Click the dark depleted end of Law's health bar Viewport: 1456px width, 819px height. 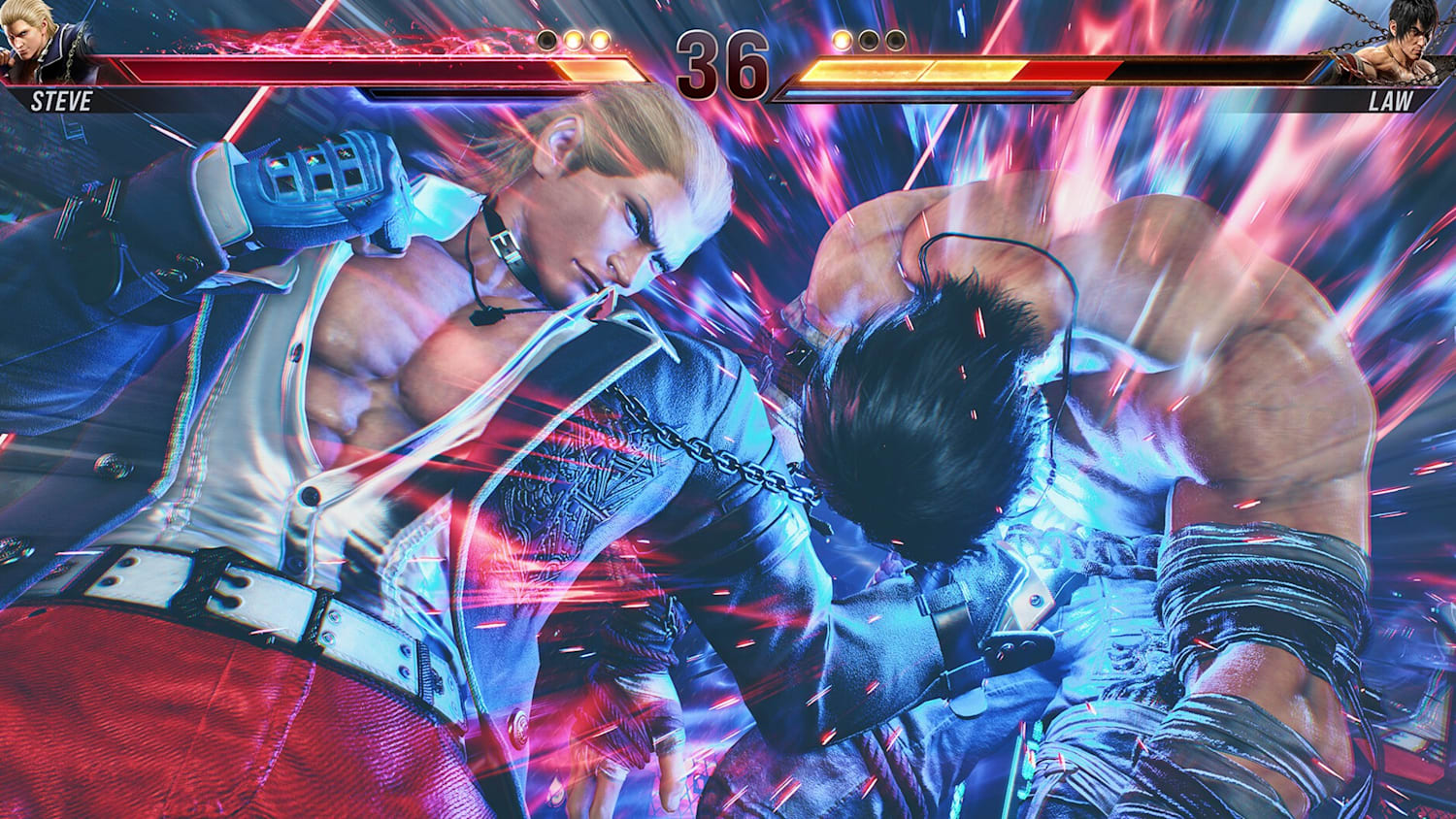[1213, 70]
